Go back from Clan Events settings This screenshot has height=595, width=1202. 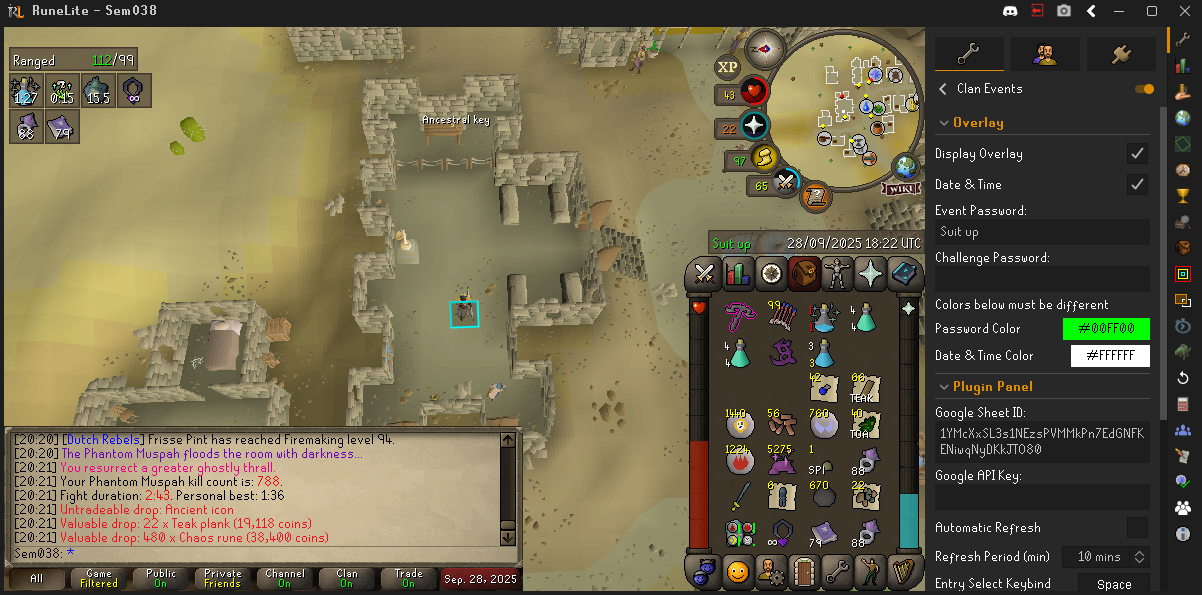click(942, 89)
